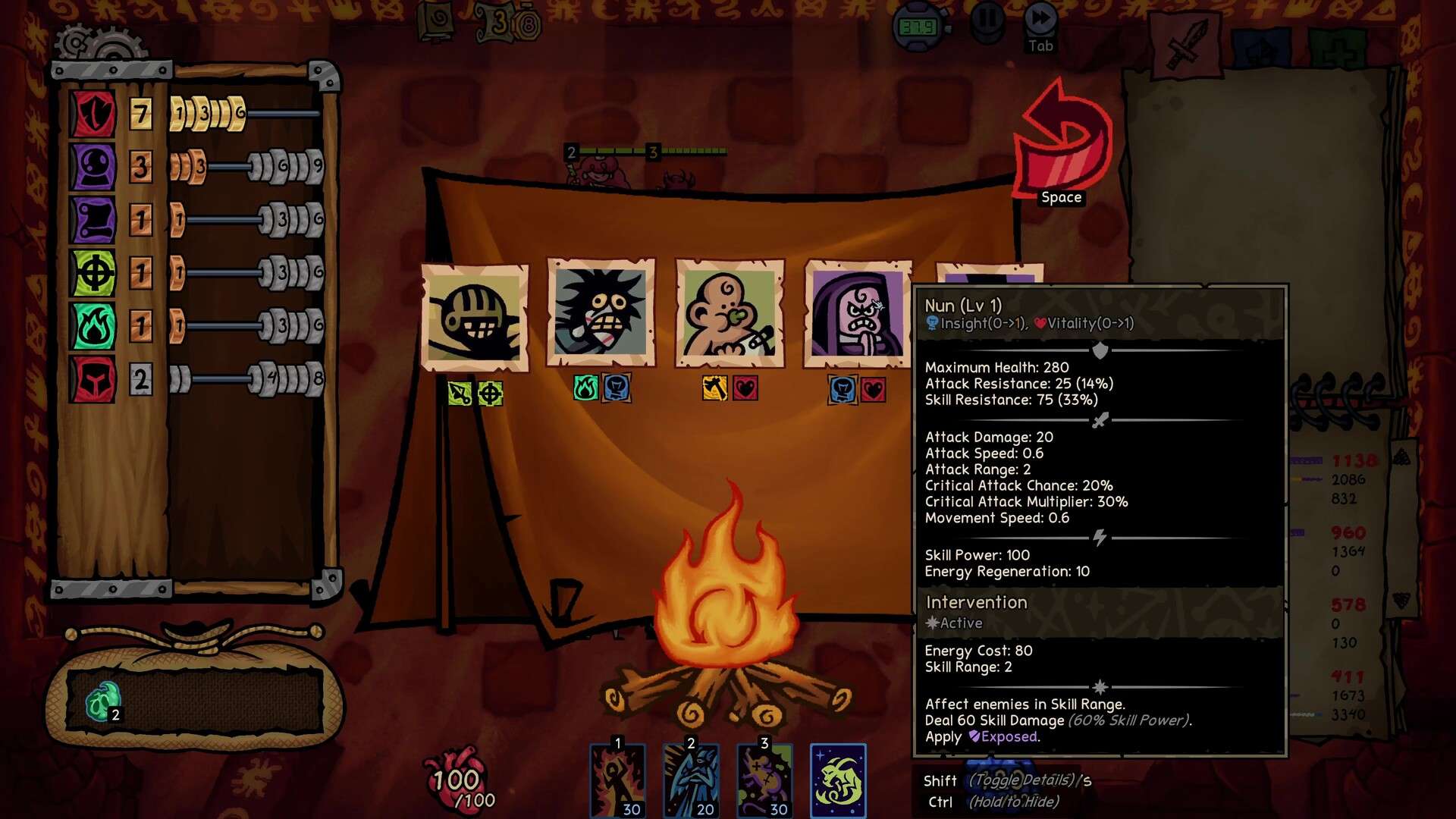Click the red flame shield trait icon
1456x819 pixels.
(x=93, y=114)
